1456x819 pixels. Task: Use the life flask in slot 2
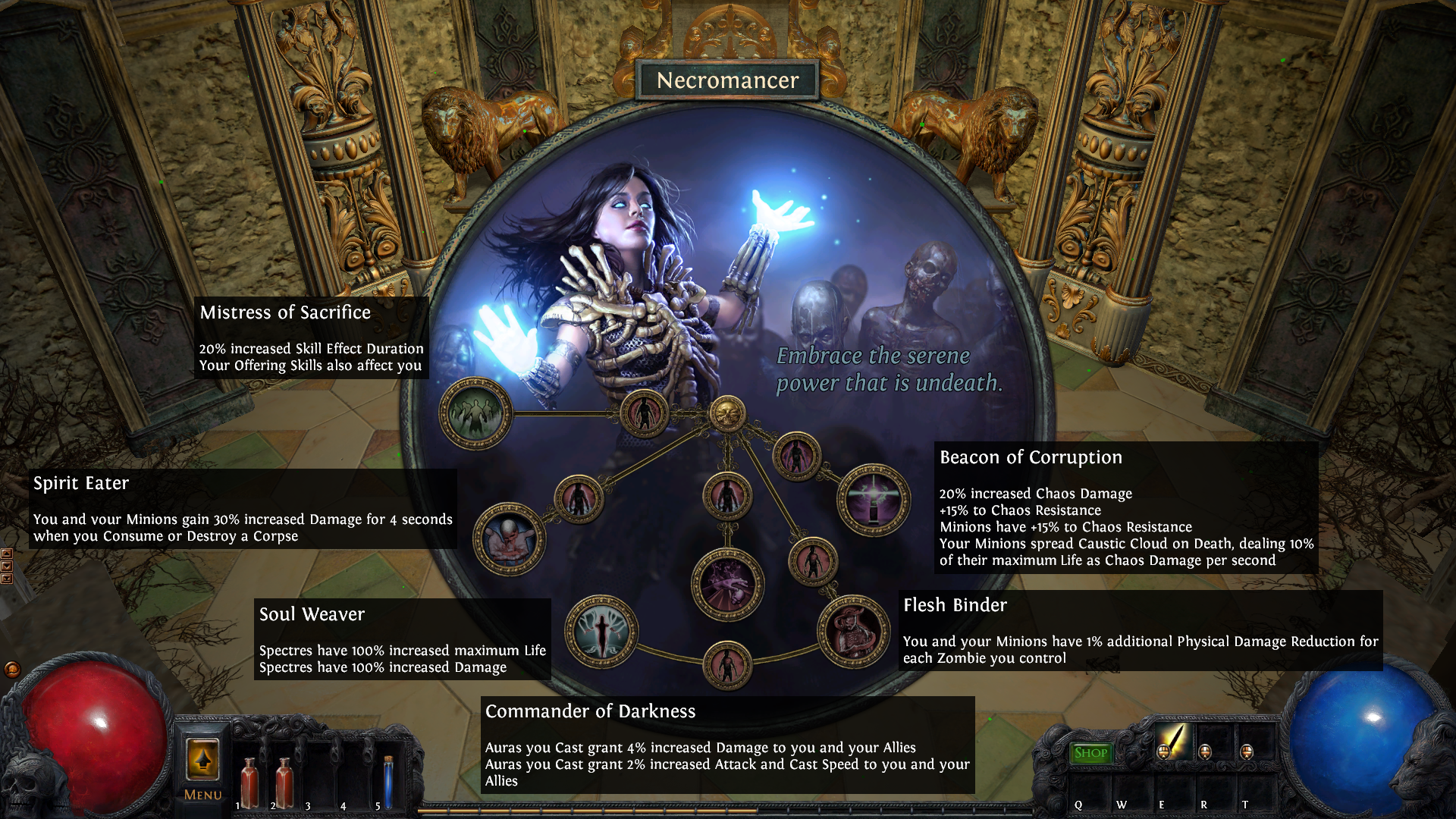284,782
